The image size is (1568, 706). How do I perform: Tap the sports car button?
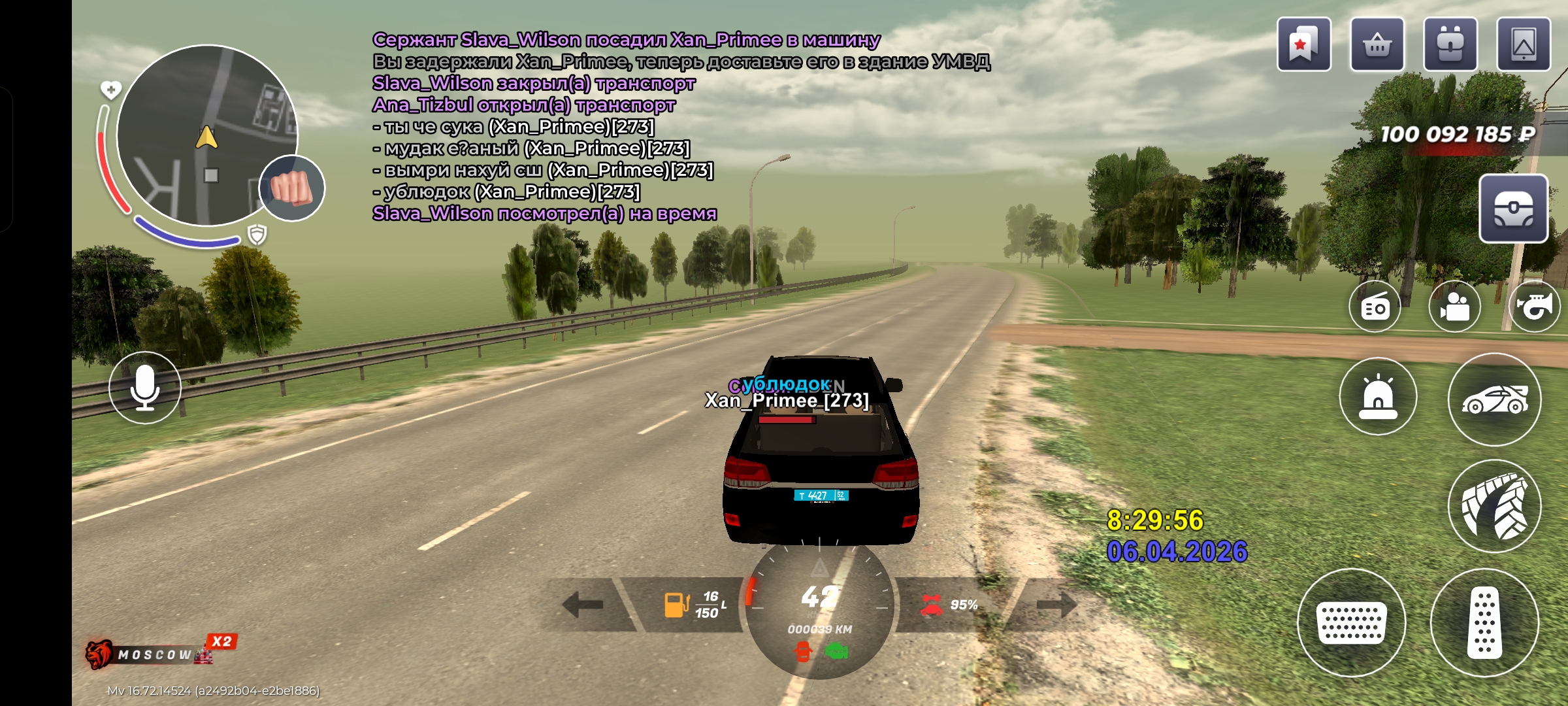point(1494,399)
